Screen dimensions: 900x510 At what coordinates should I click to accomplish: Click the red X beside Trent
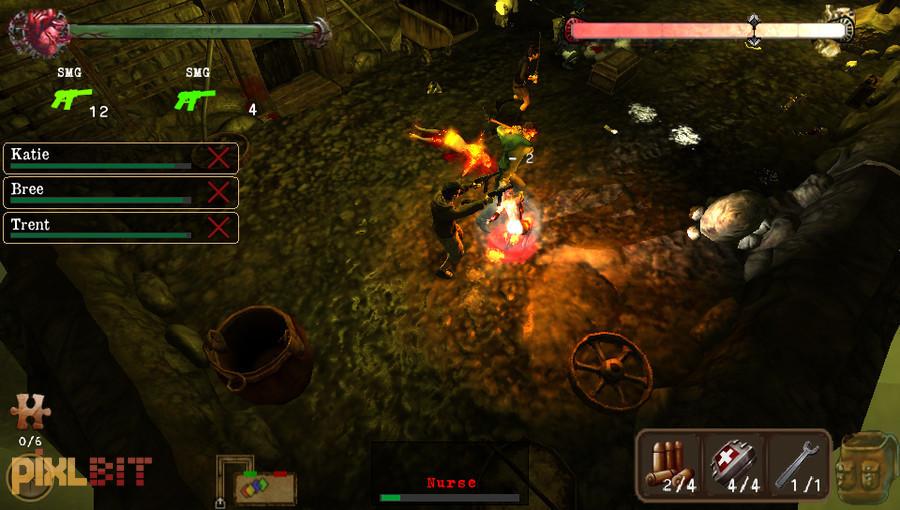coord(218,227)
